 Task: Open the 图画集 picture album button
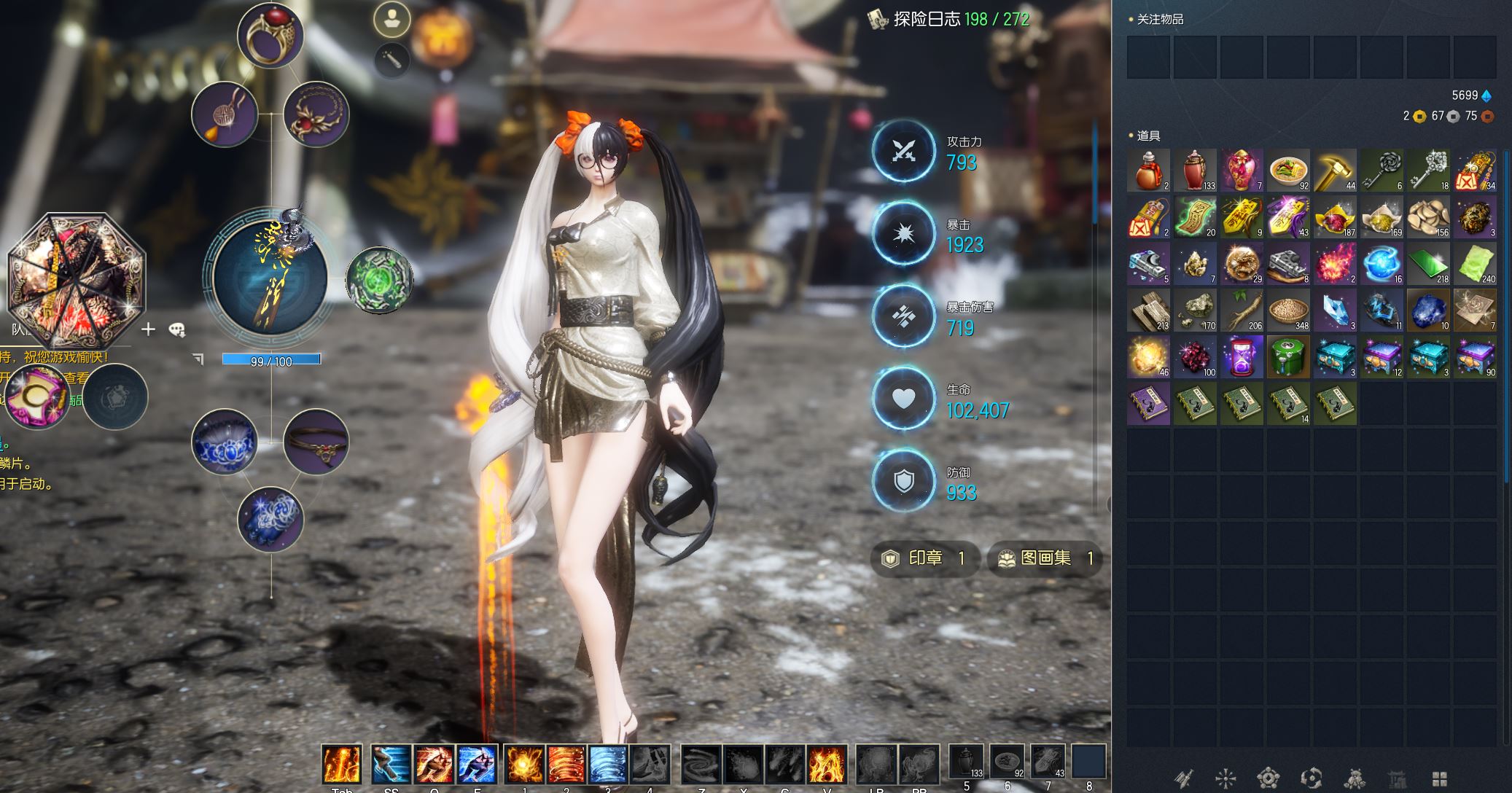[x=1044, y=559]
